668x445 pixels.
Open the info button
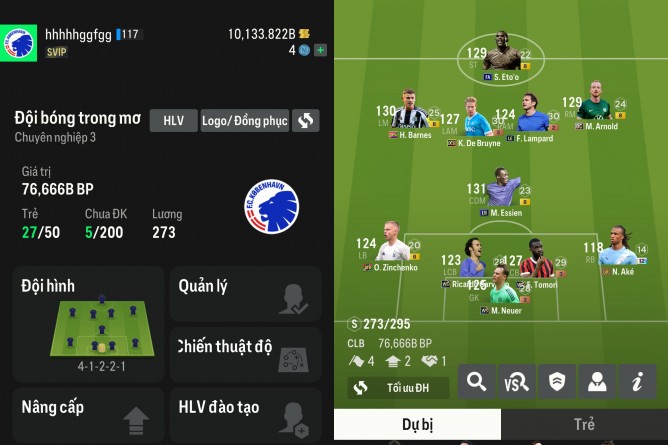coord(636,381)
